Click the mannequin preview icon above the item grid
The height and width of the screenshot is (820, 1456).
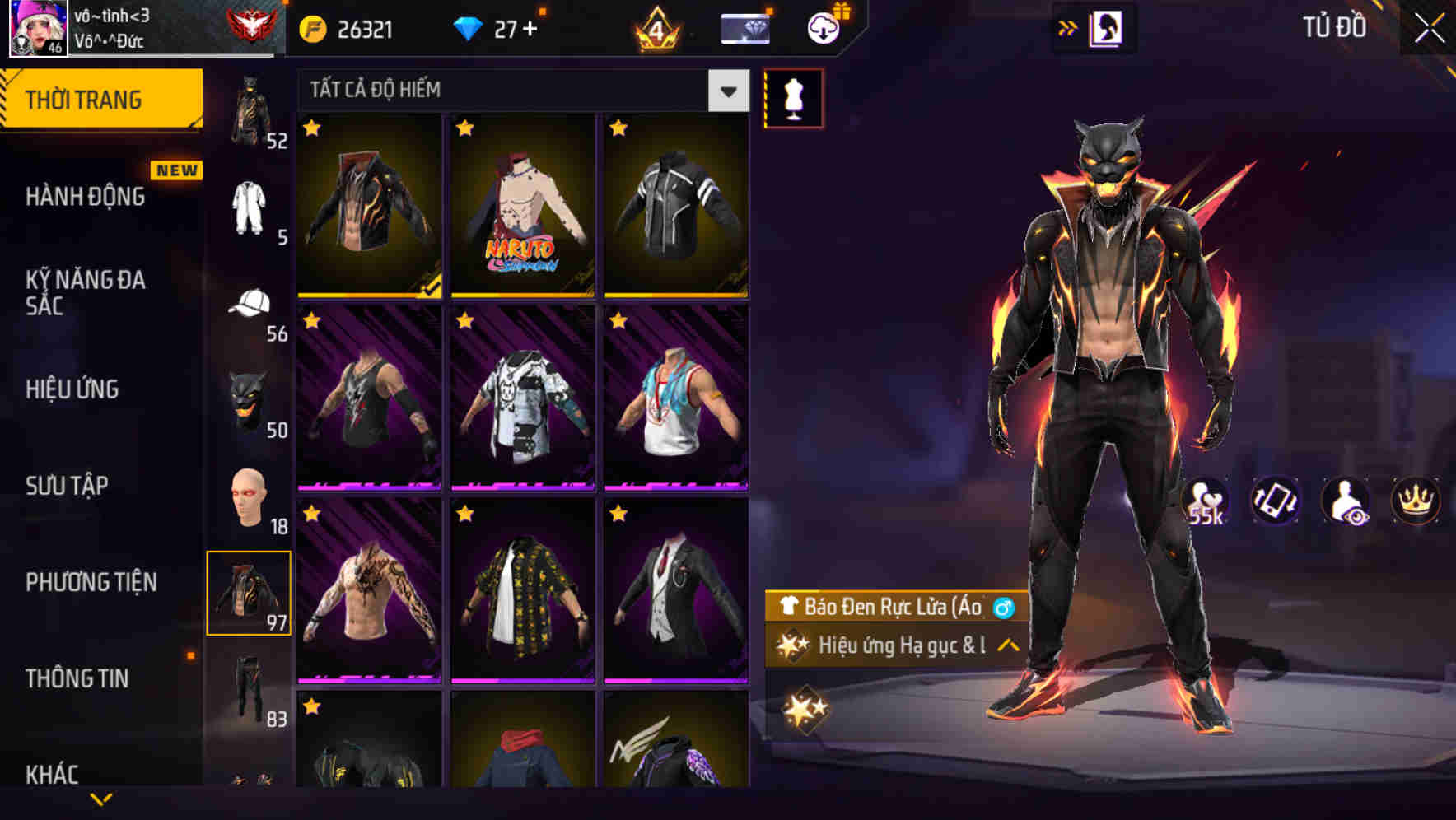tap(793, 97)
